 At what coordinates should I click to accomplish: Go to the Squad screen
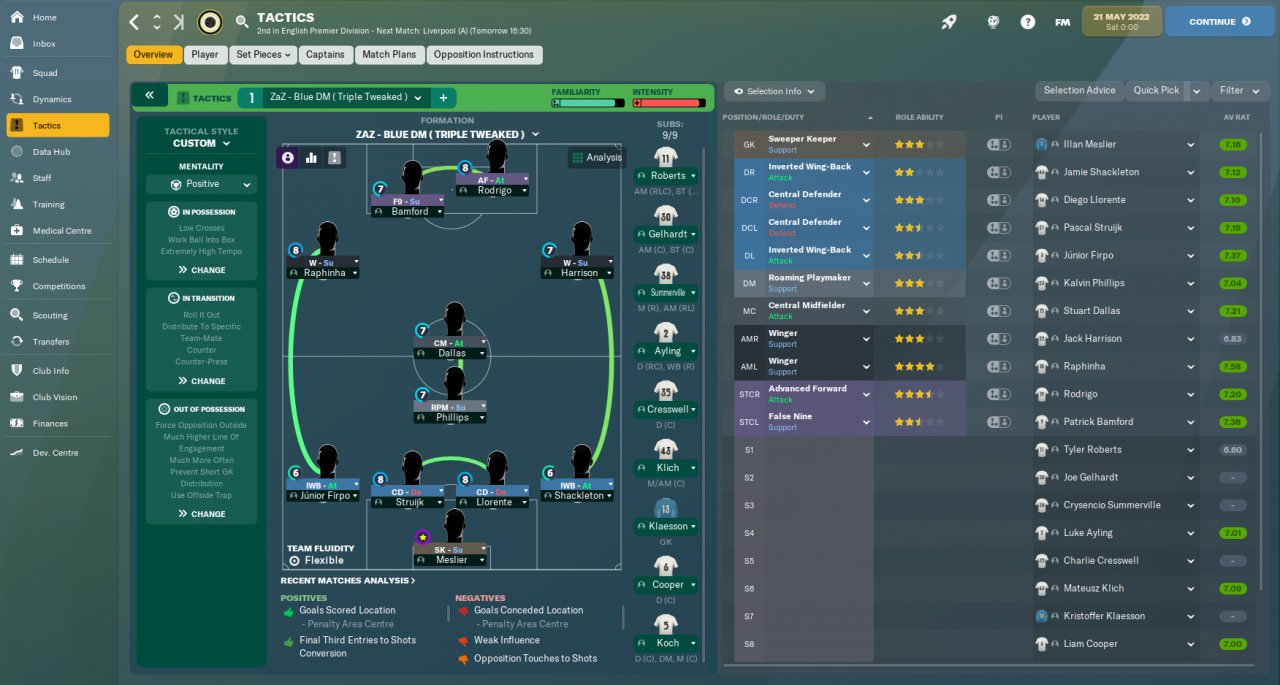pyautogui.click(x=45, y=73)
